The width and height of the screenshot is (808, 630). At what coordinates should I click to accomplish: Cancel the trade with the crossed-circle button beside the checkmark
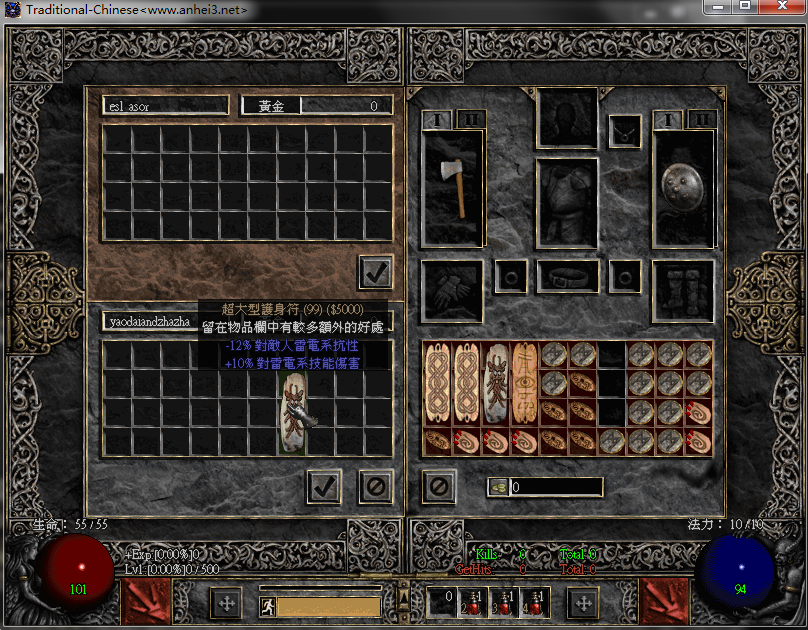click(x=375, y=487)
